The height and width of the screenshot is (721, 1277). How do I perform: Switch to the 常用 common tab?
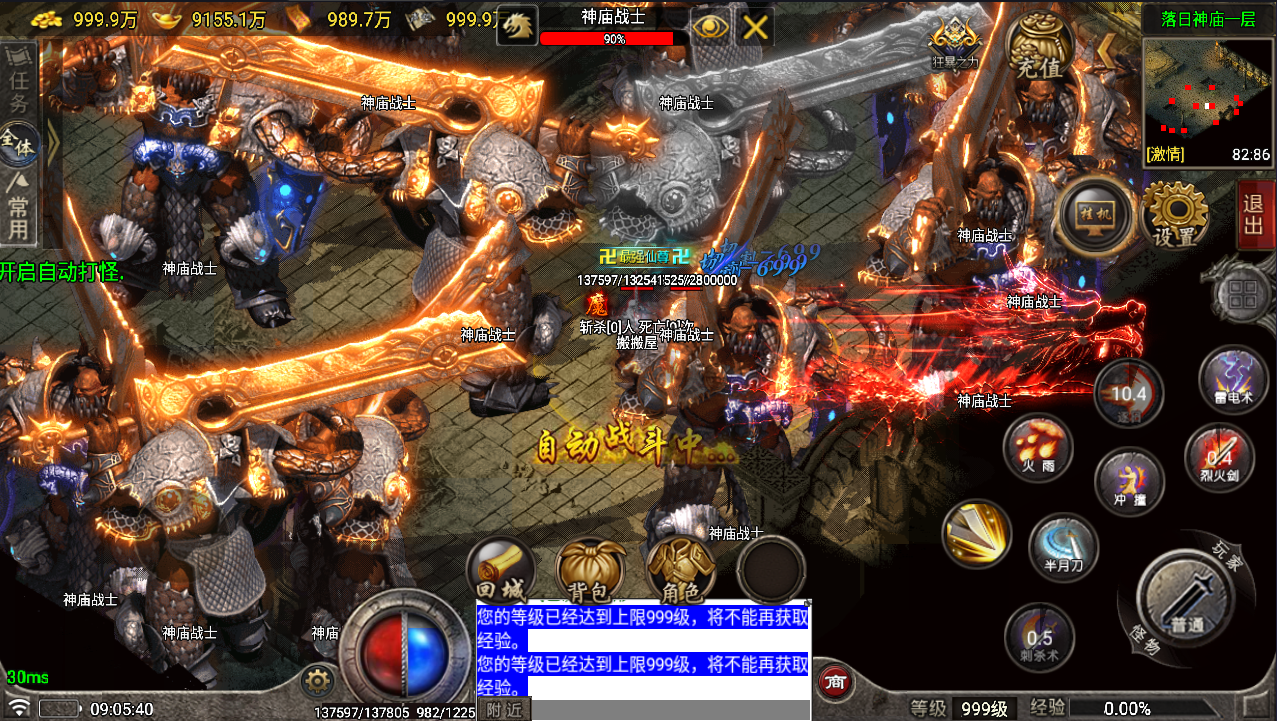click(x=19, y=206)
